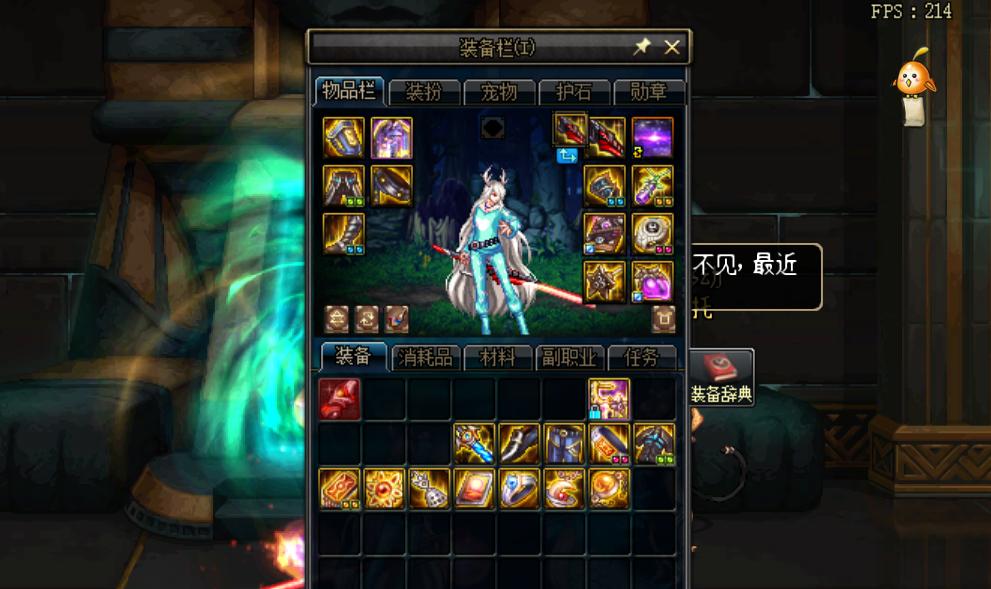
Task: Switch inventory to the 消耗品 consumables tab
Action: [425, 358]
